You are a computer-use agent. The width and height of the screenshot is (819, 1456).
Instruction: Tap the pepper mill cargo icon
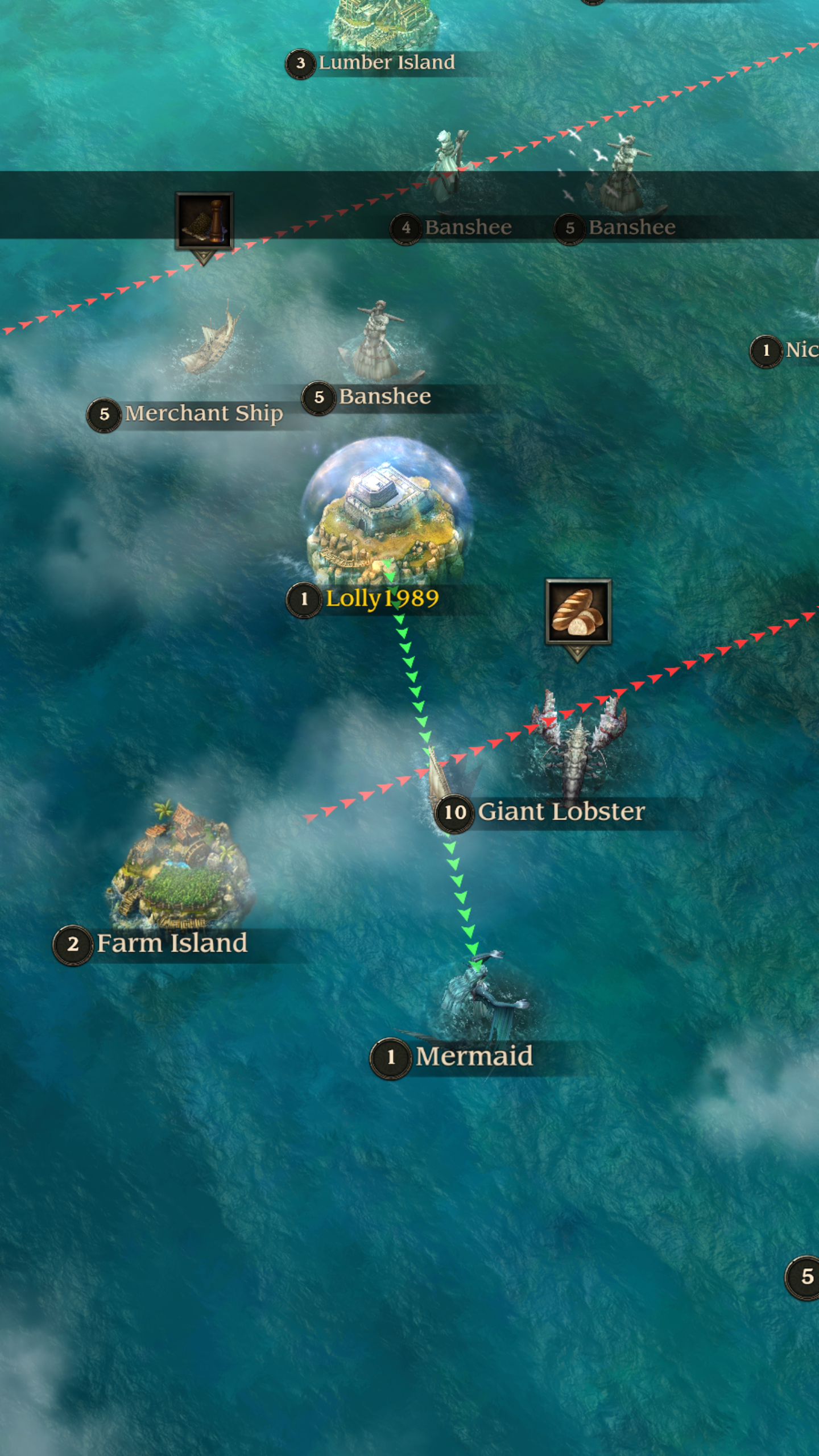(204, 221)
